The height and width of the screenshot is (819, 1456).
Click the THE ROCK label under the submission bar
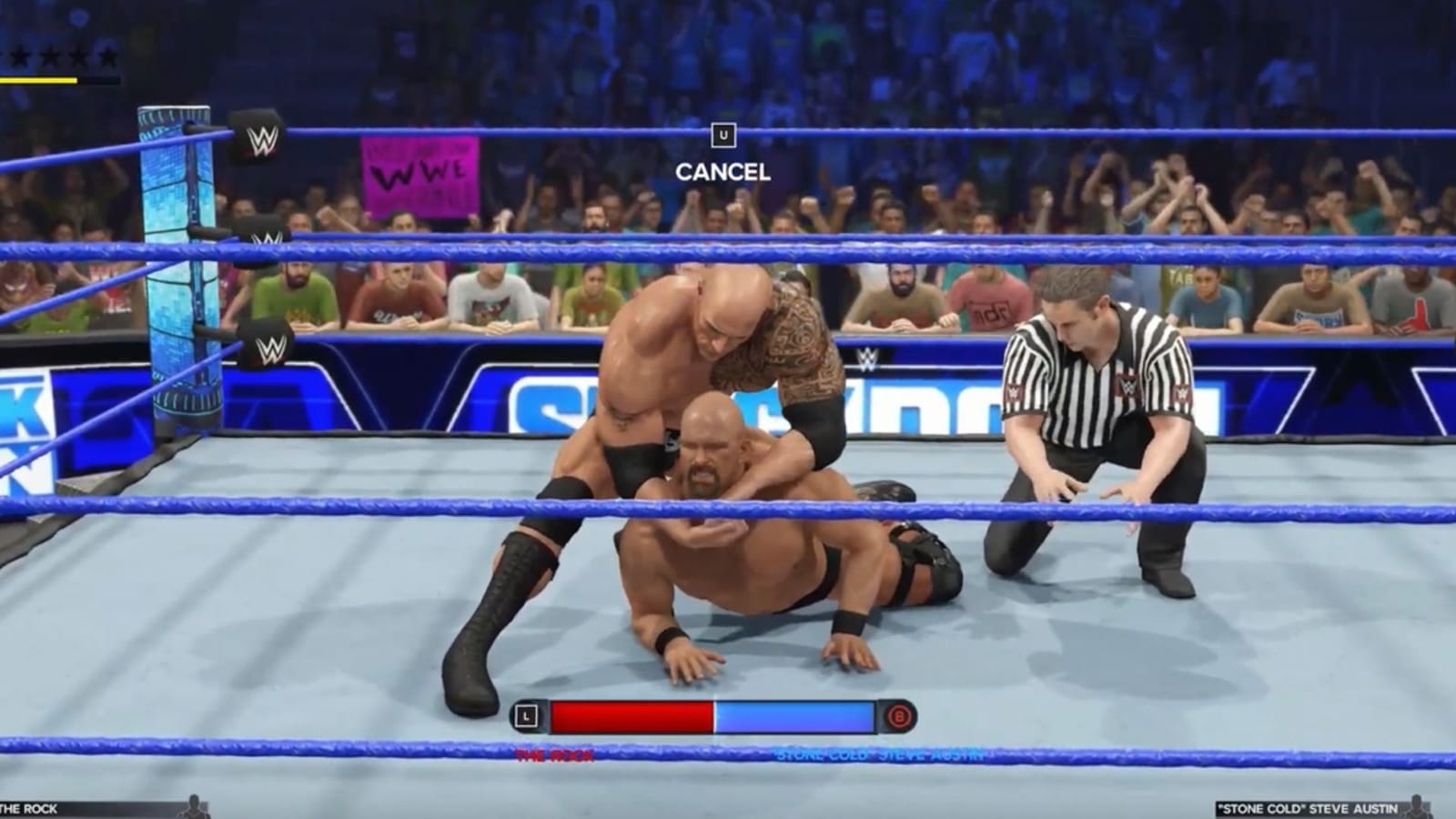tap(554, 753)
